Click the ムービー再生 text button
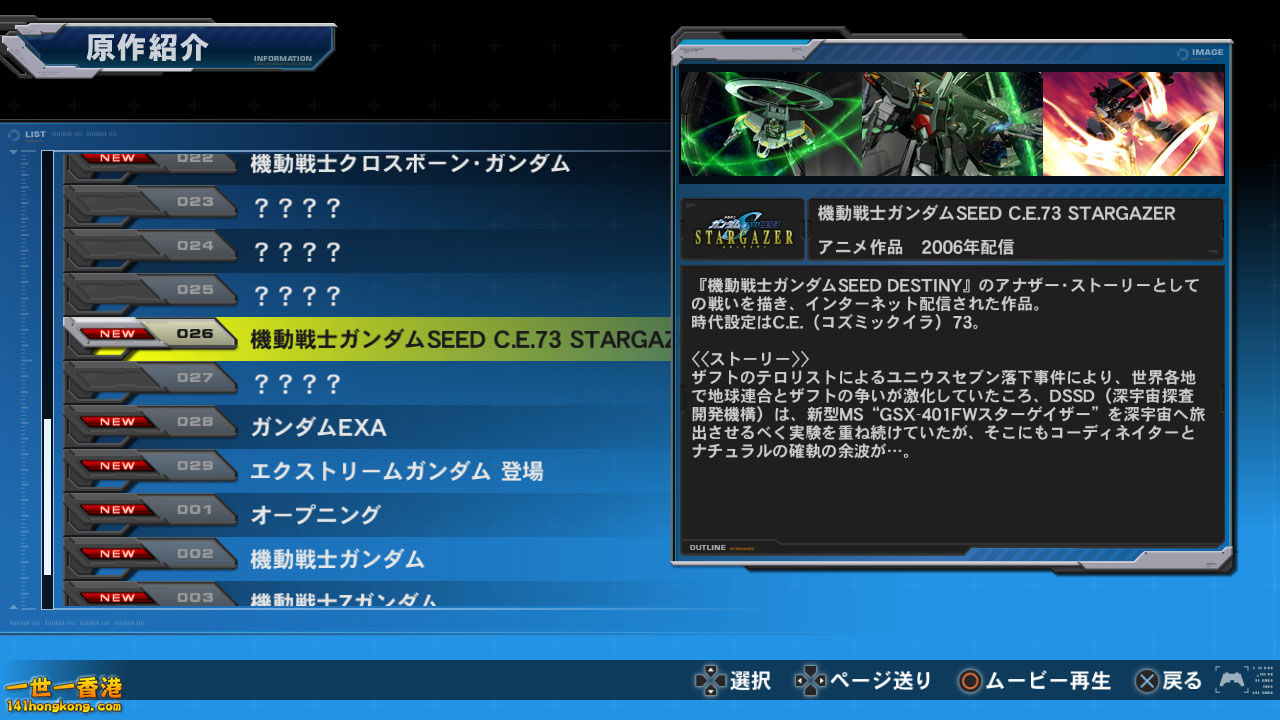The height and width of the screenshot is (720, 1280). pos(1048,681)
